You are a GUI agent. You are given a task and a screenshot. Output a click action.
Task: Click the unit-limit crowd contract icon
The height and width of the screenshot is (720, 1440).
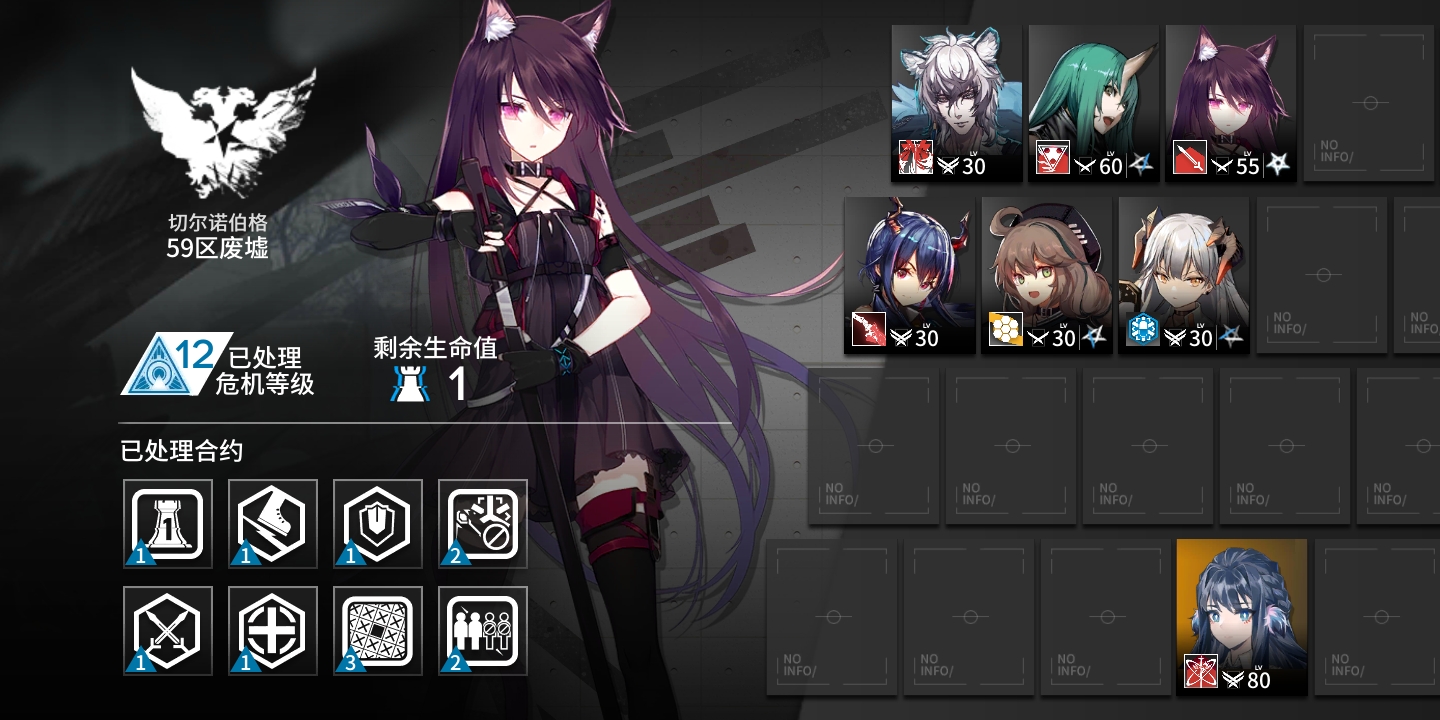(x=482, y=629)
